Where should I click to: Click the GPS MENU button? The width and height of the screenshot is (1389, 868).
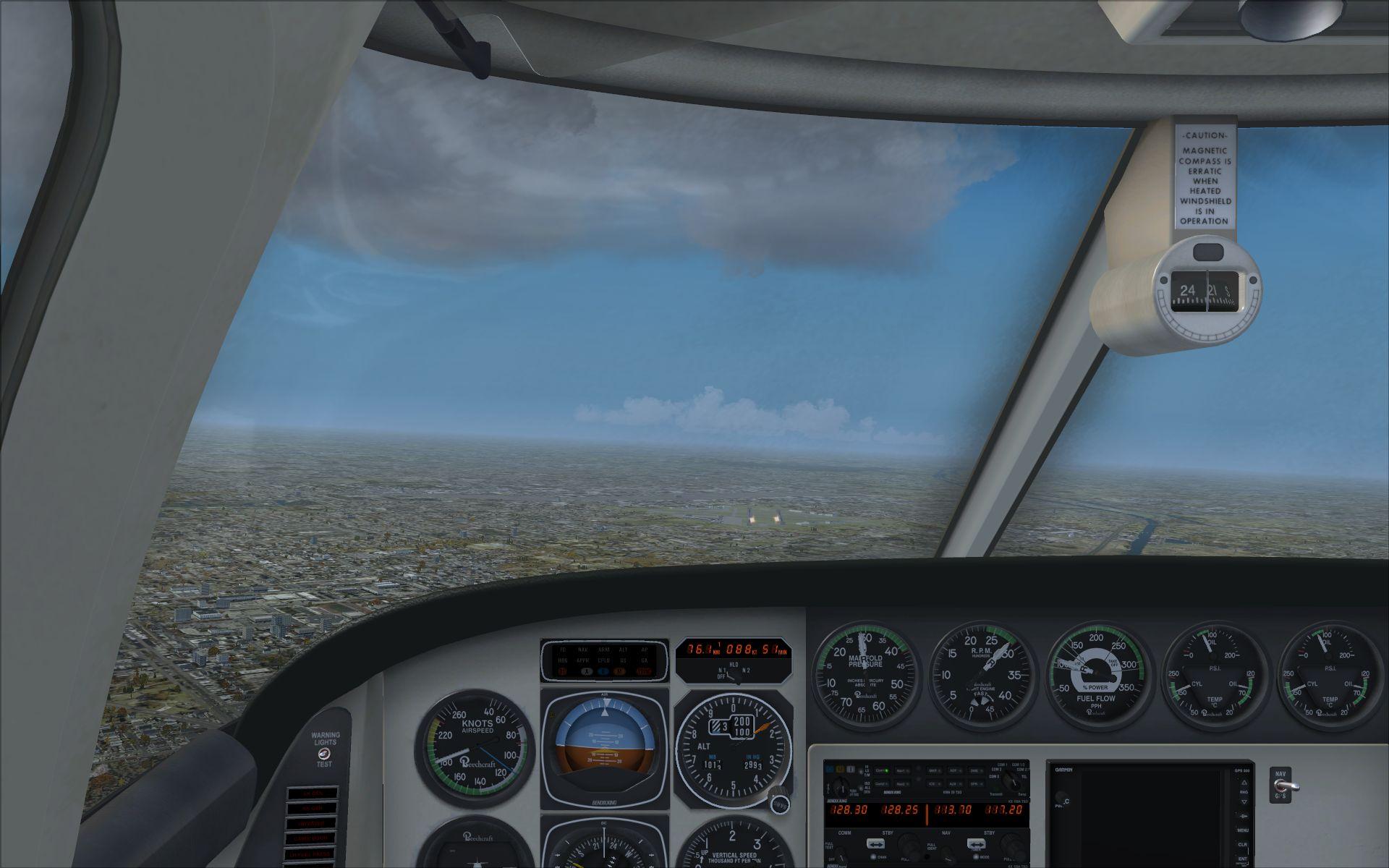(1243, 830)
